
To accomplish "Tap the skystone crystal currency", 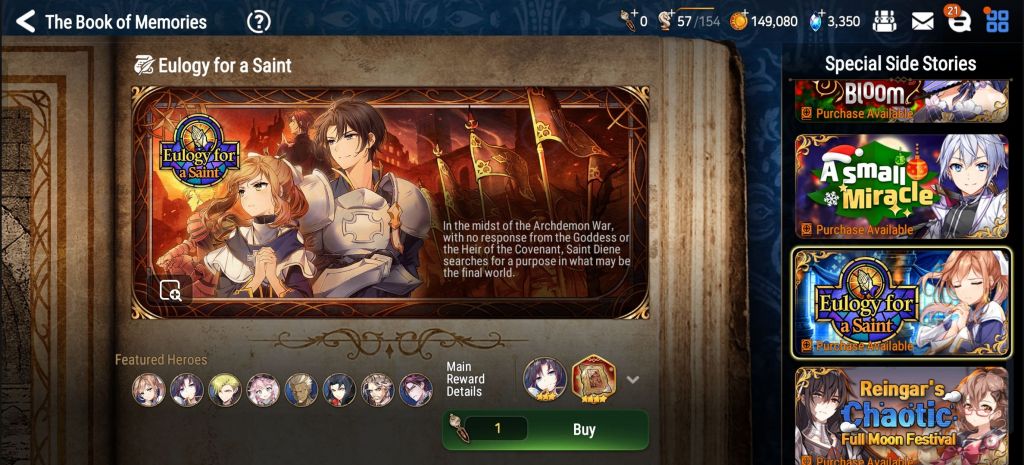I will (834, 21).
